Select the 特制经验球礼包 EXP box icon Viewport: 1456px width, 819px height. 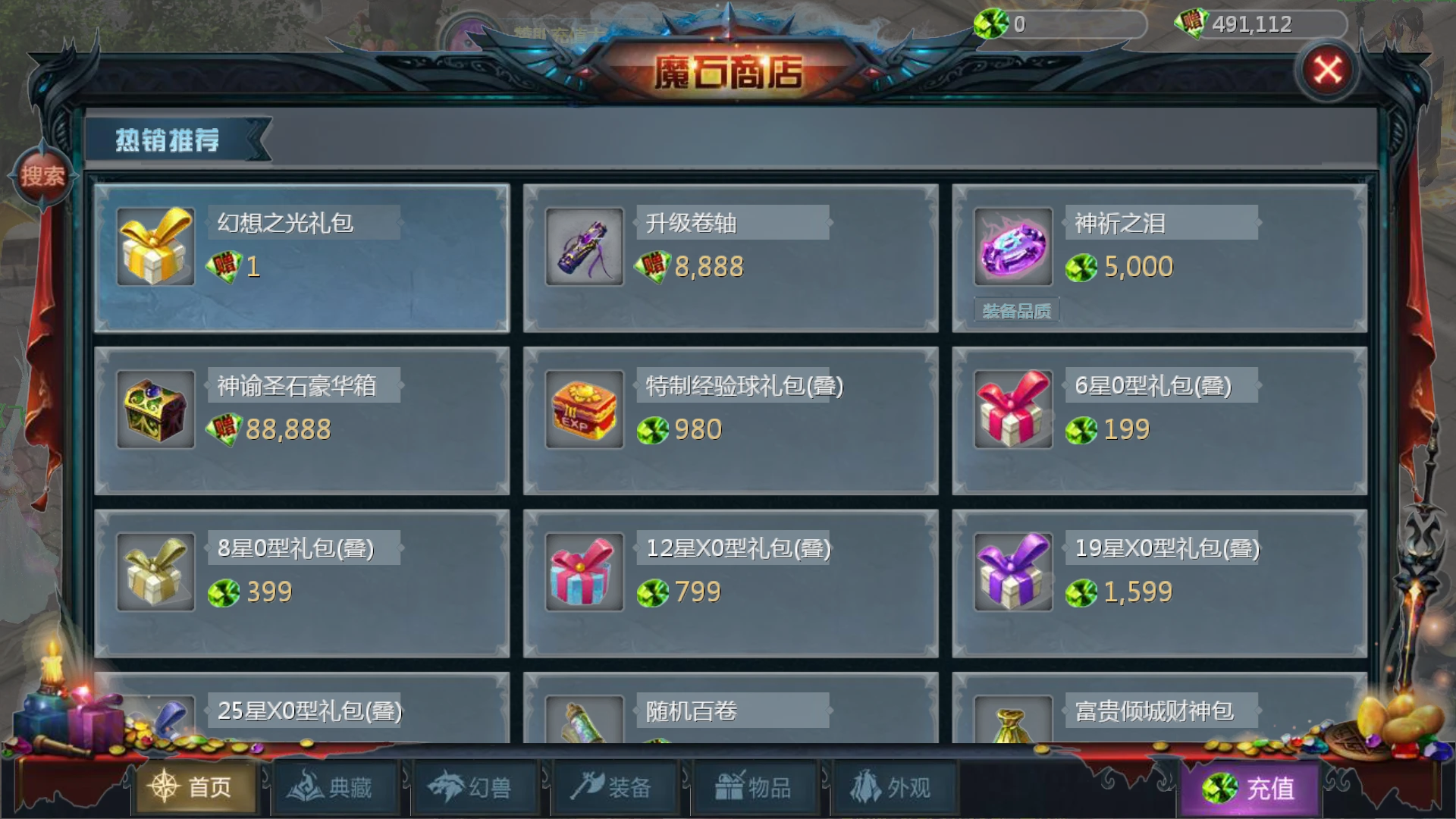(584, 409)
